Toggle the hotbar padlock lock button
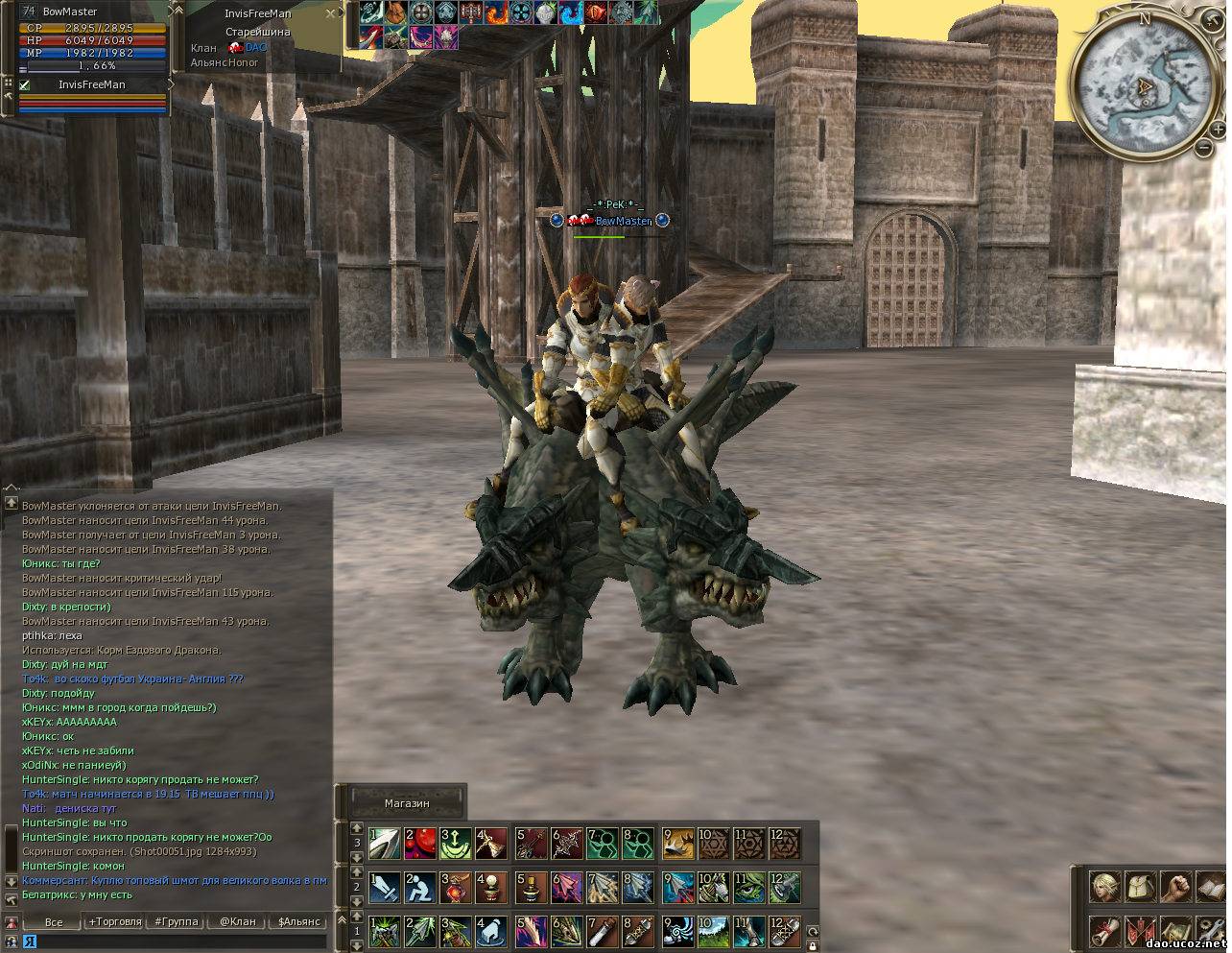This screenshot has width=1232, height=953. tap(812, 945)
